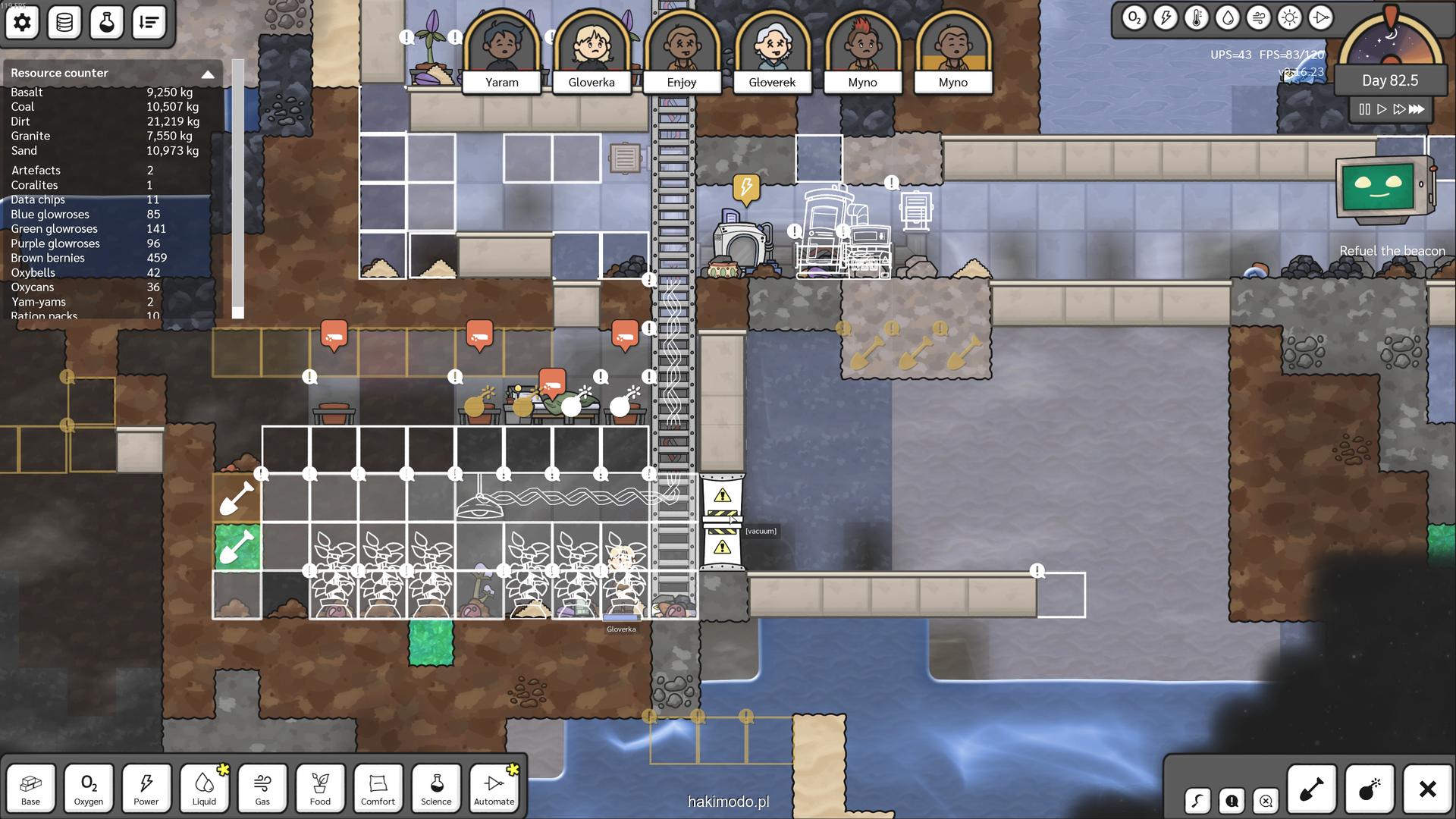Set game to triple fast-forward speed
Viewport: 1456px width, 819px height.
point(1417,109)
